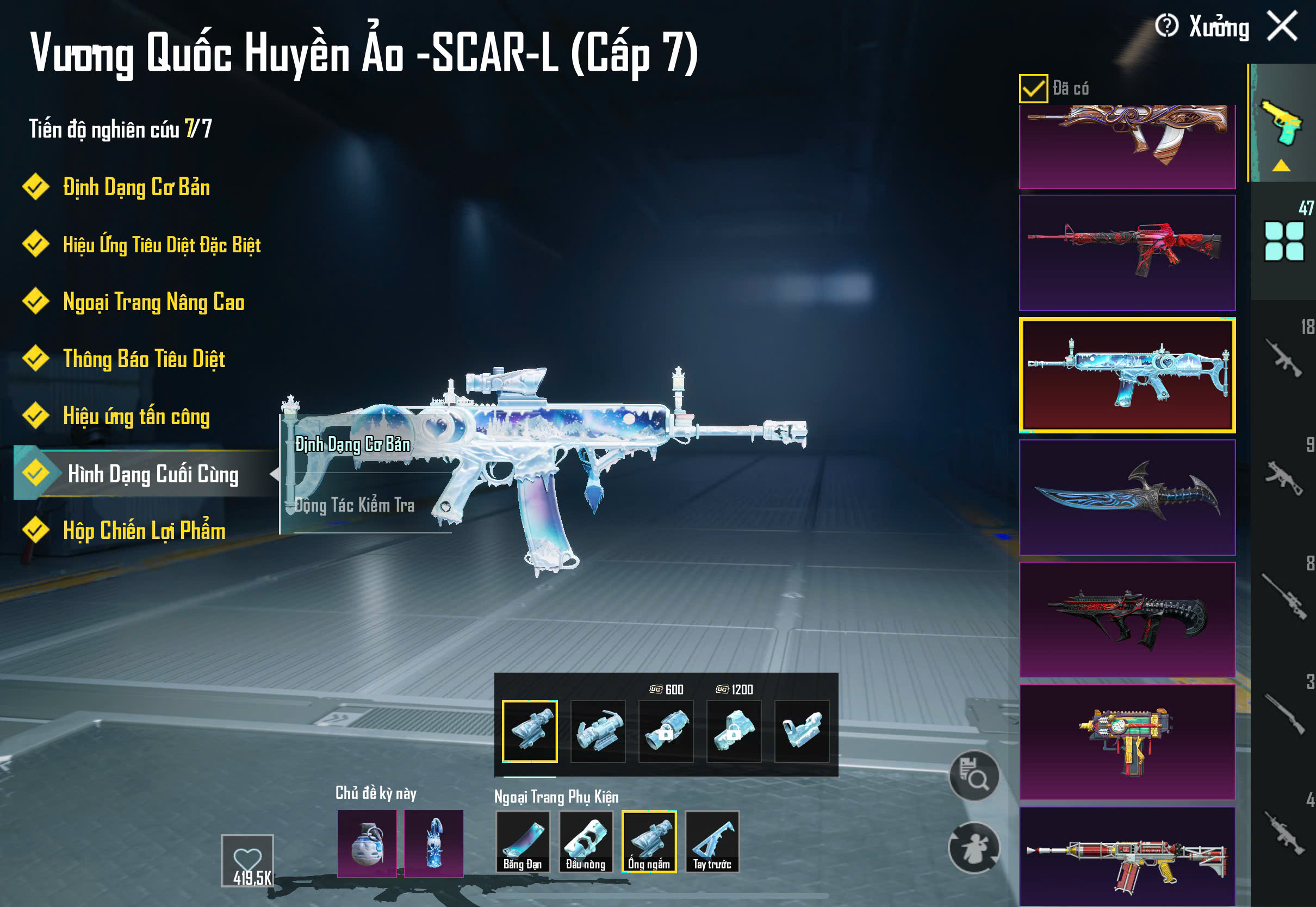Select the Tay trước attachment skin slot
The width and height of the screenshot is (1316, 907).
point(711,842)
